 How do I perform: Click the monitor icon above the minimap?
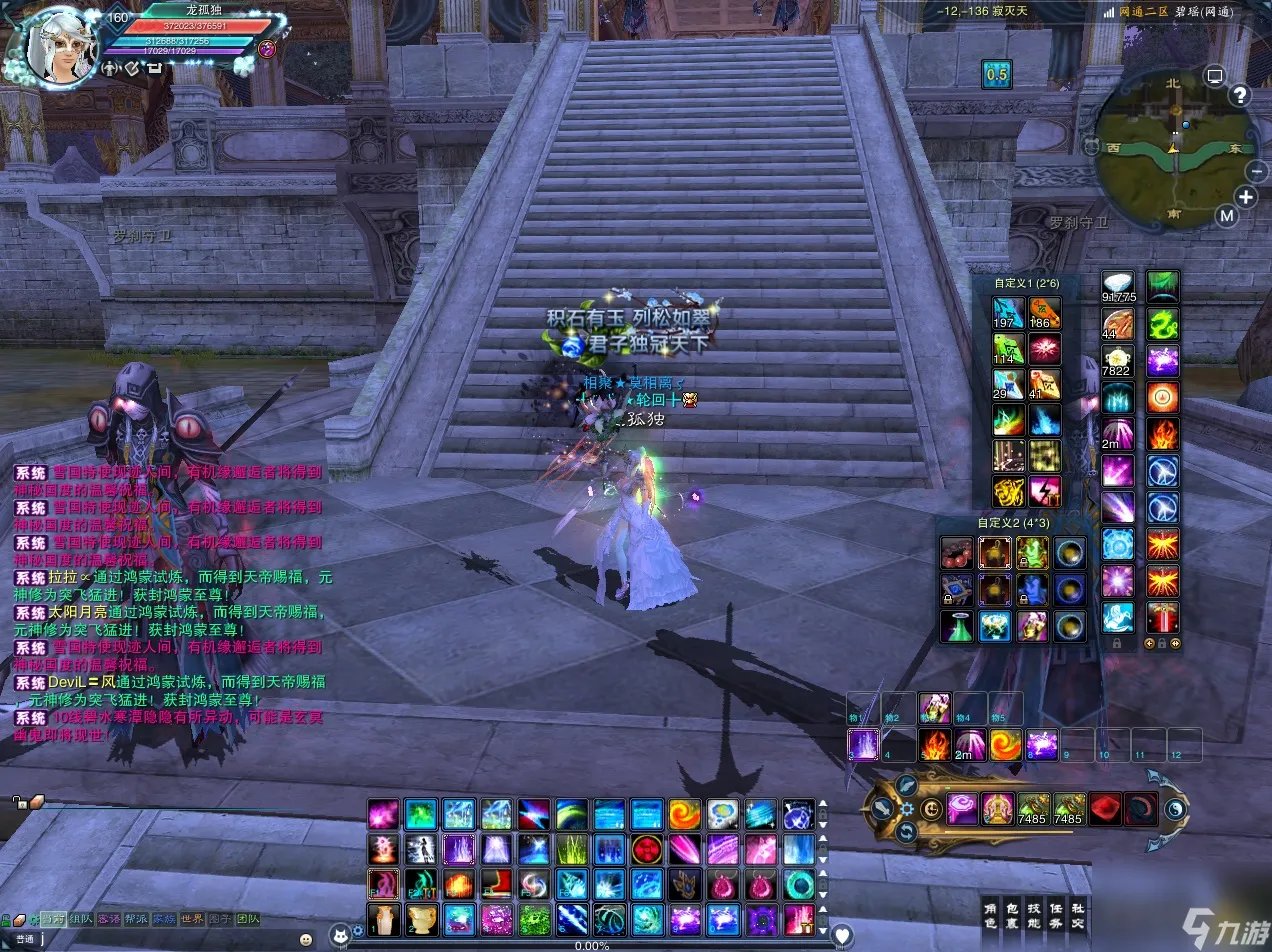(x=1215, y=75)
